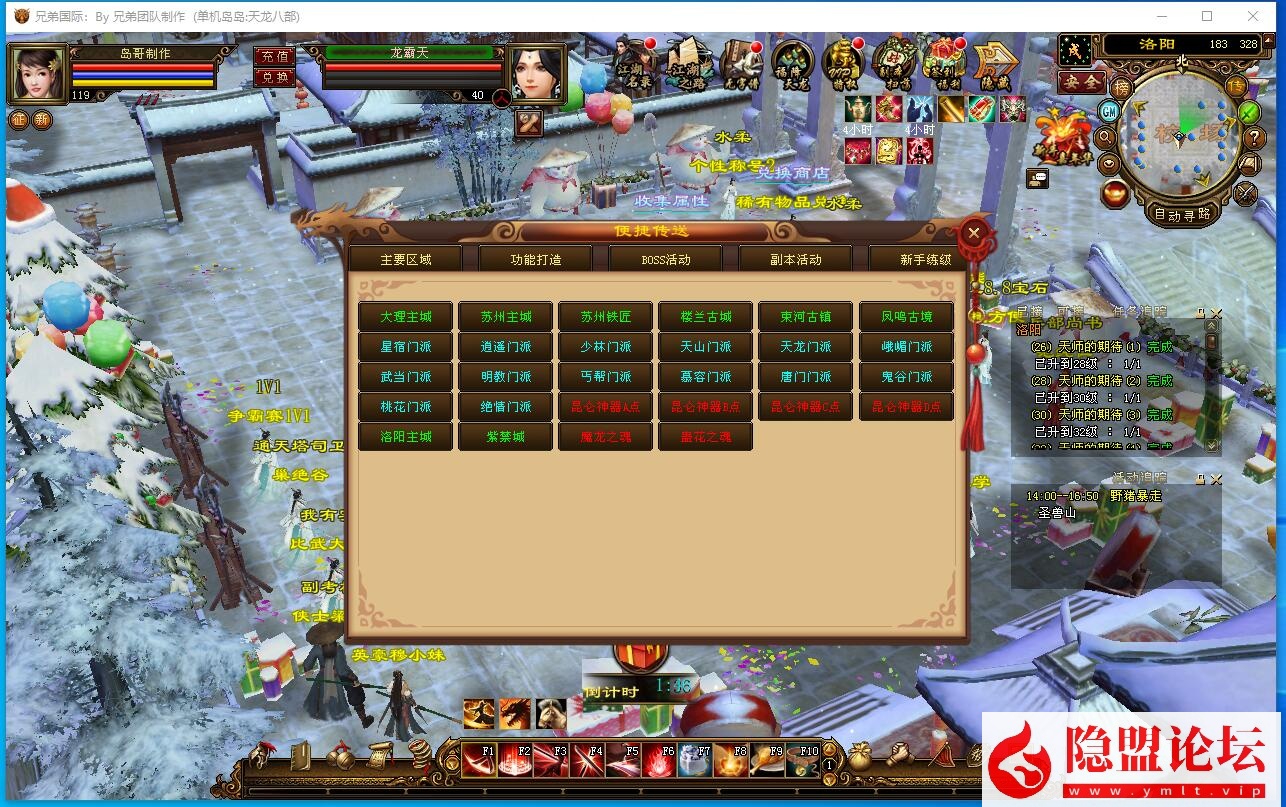Teleport to 紫禁城
Image resolution: width=1286 pixels, height=807 pixels.
click(x=506, y=437)
